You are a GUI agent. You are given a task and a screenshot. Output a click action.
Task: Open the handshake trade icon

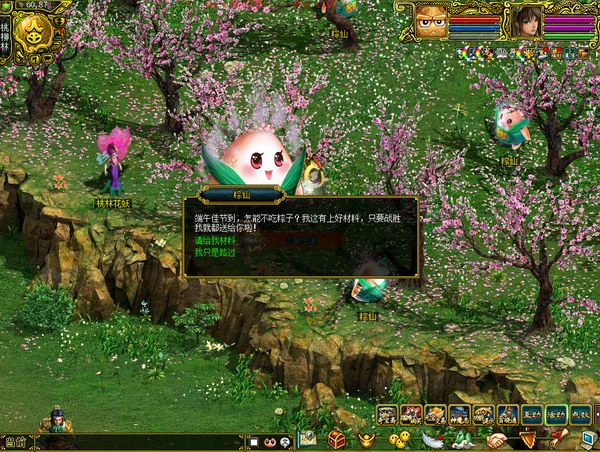pyautogui.click(x=497, y=439)
